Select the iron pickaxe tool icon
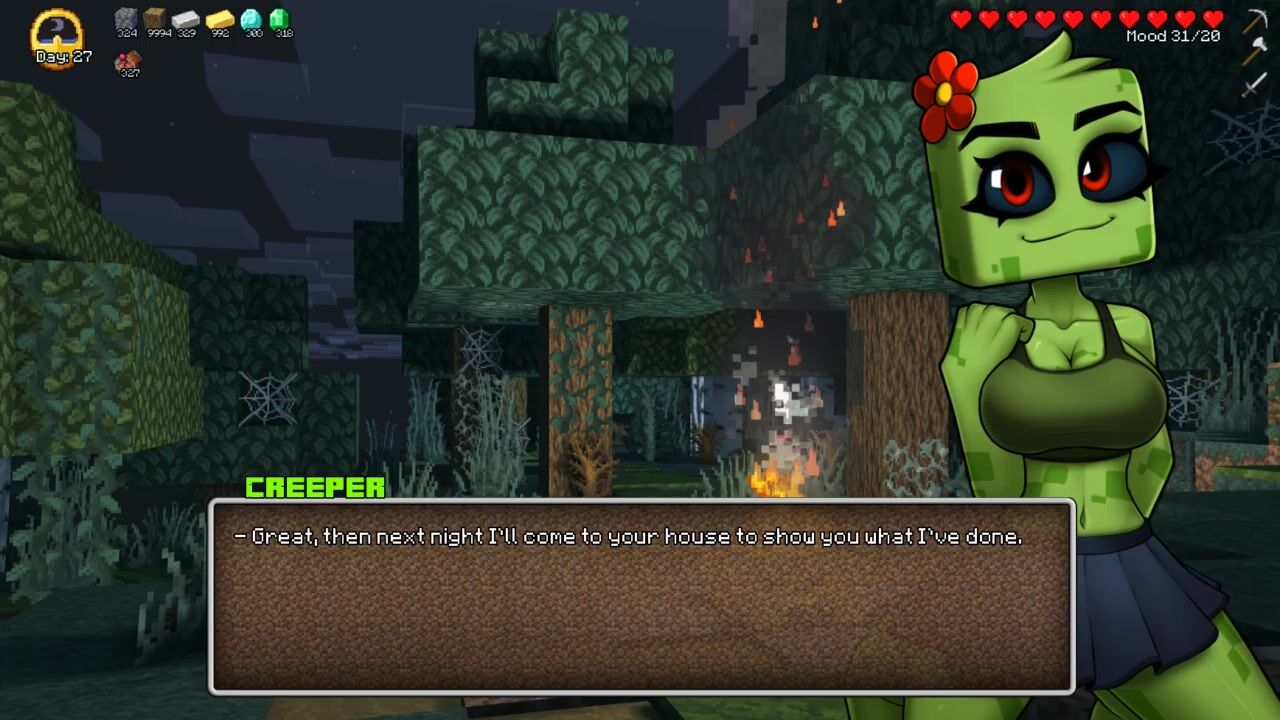The width and height of the screenshot is (1280, 720). coord(1255,21)
